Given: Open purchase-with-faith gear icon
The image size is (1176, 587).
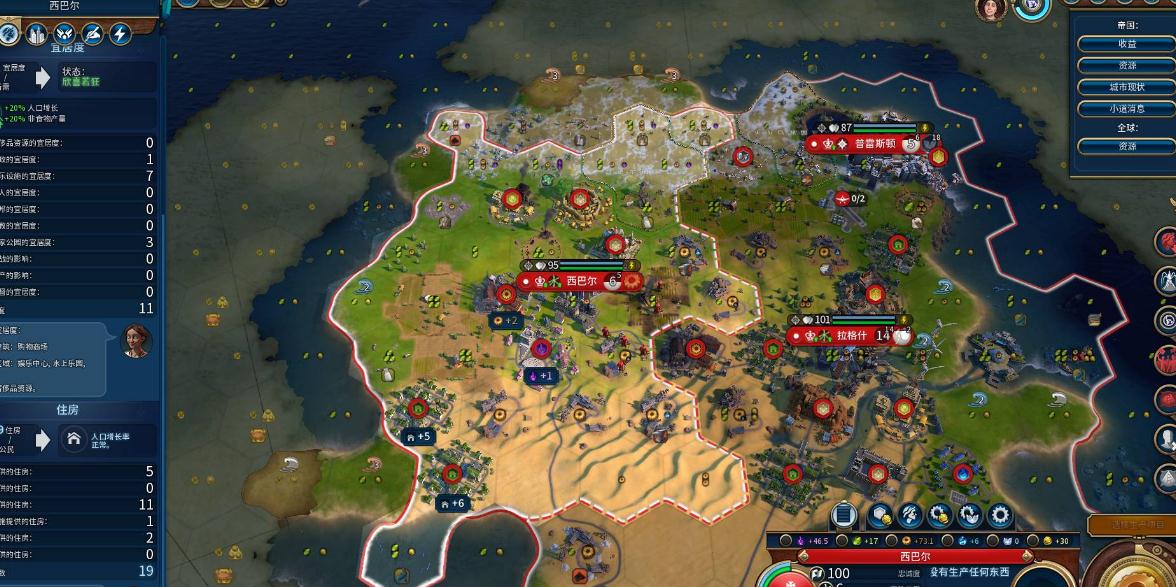Looking at the screenshot, I should point(969,515).
